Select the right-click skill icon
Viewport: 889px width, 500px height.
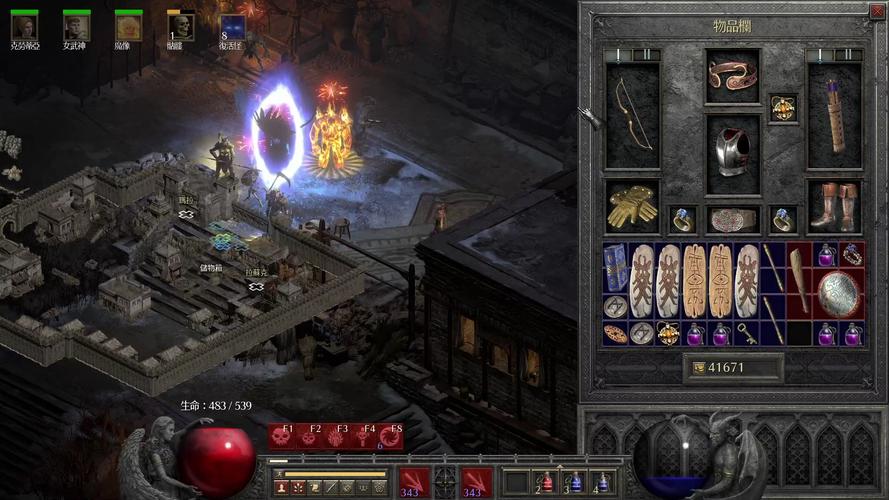pyautogui.click(x=478, y=482)
